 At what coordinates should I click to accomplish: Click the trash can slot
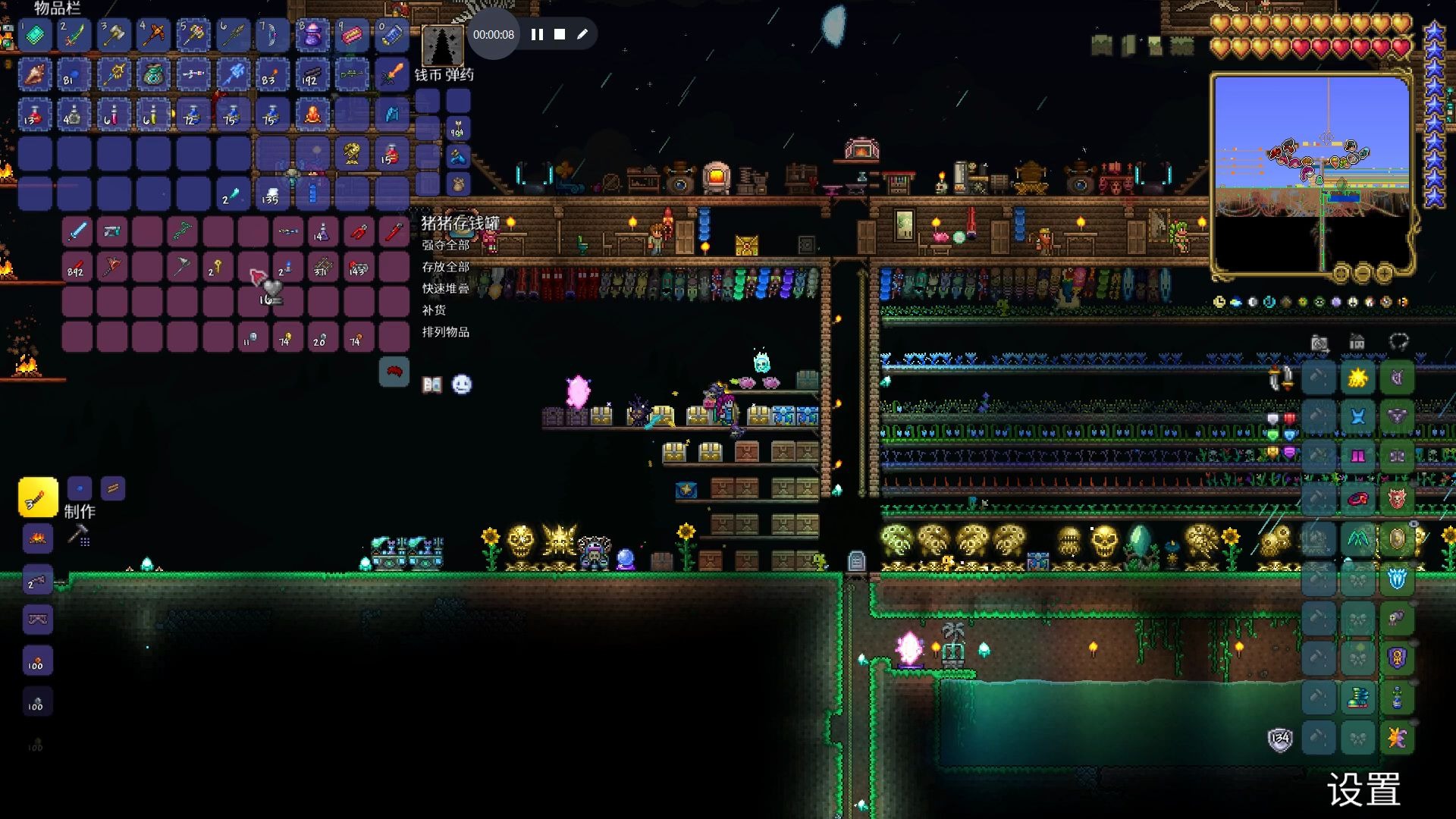pos(394,372)
